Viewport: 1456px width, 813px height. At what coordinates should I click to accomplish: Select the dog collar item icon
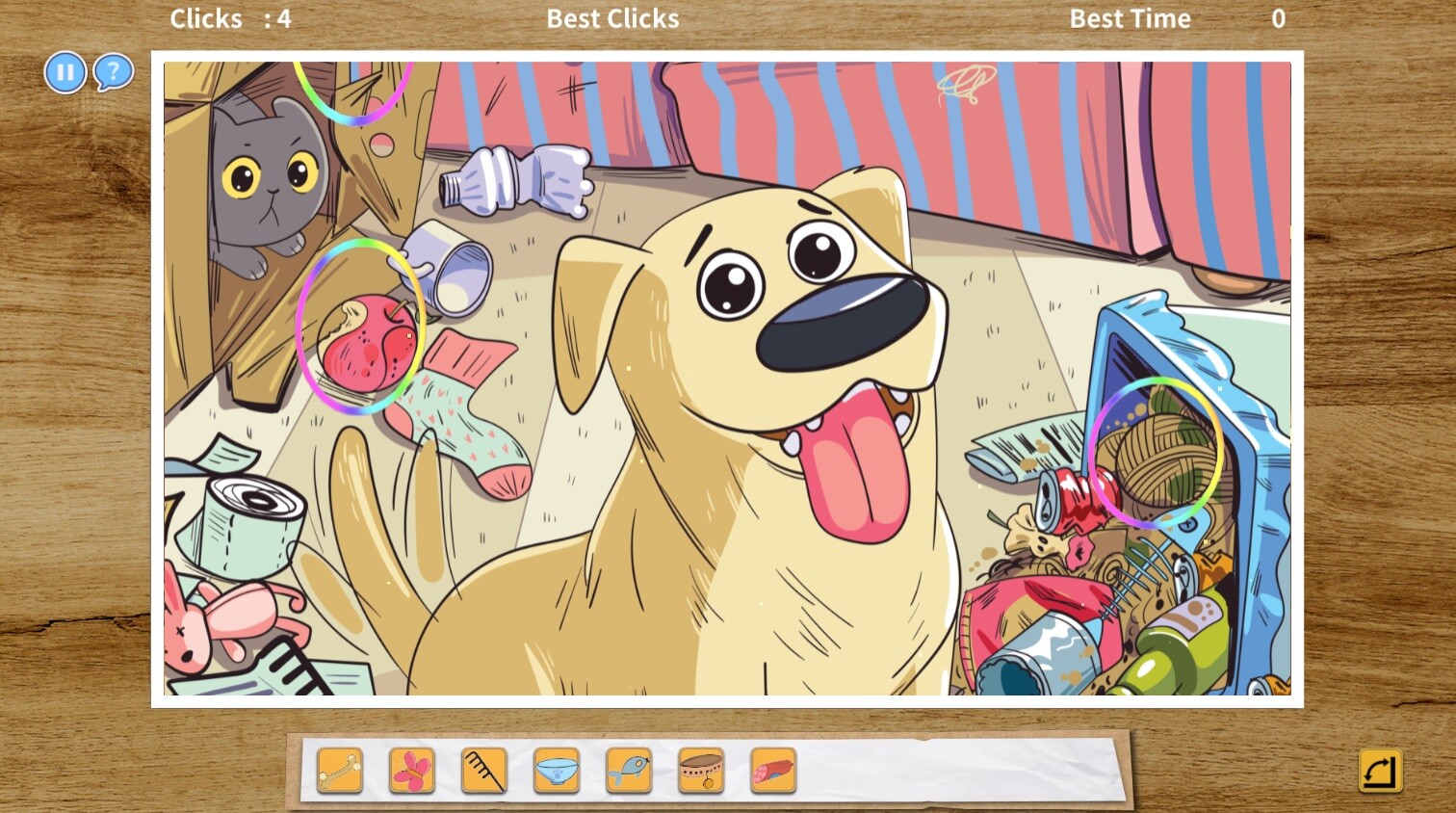click(x=701, y=771)
